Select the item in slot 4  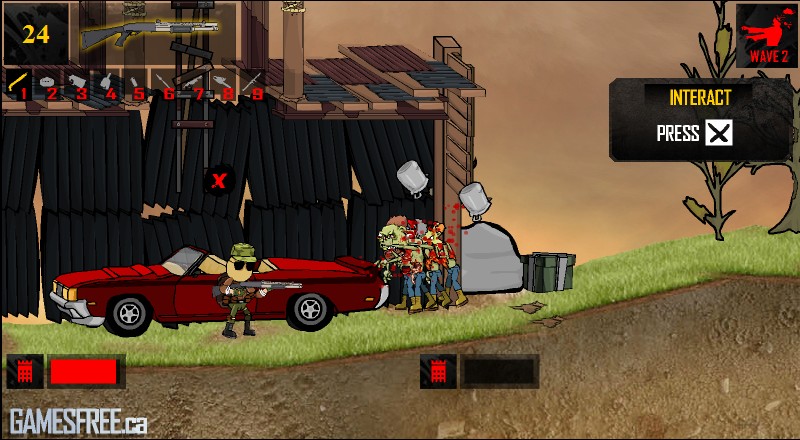click(107, 83)
